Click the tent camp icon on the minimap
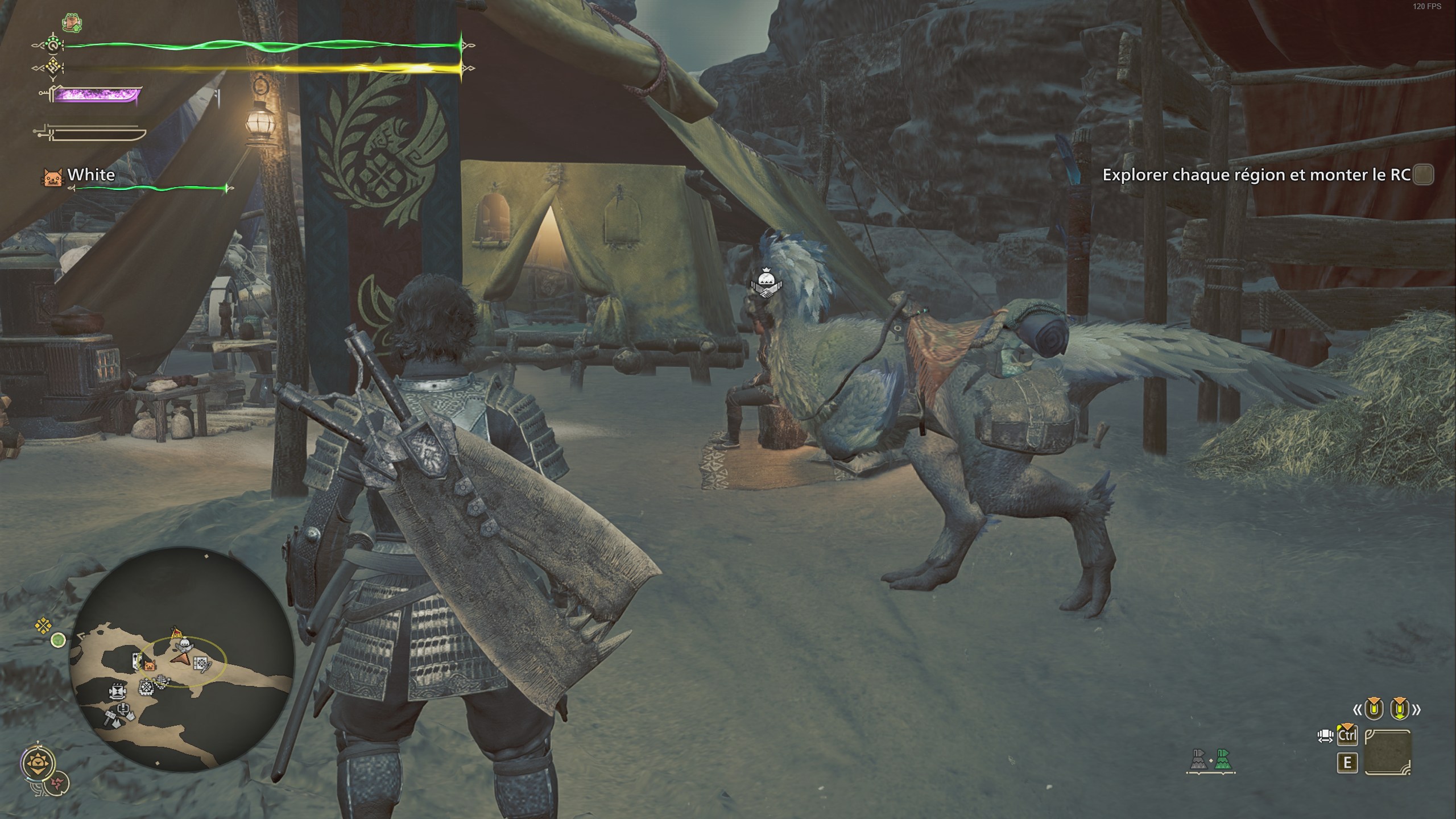The width and height of the screenshot is (1456, 819). (176, 632)
